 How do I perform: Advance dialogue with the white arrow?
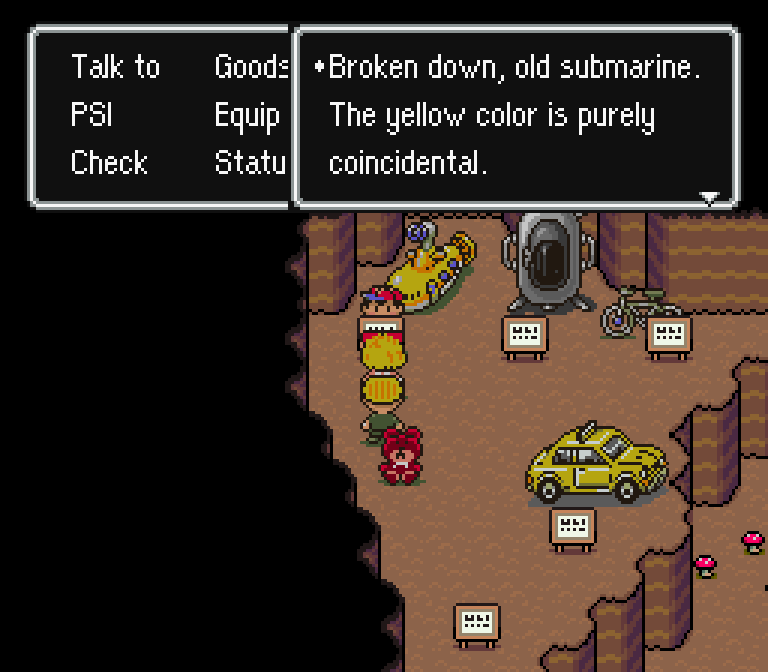click(709, 197)
